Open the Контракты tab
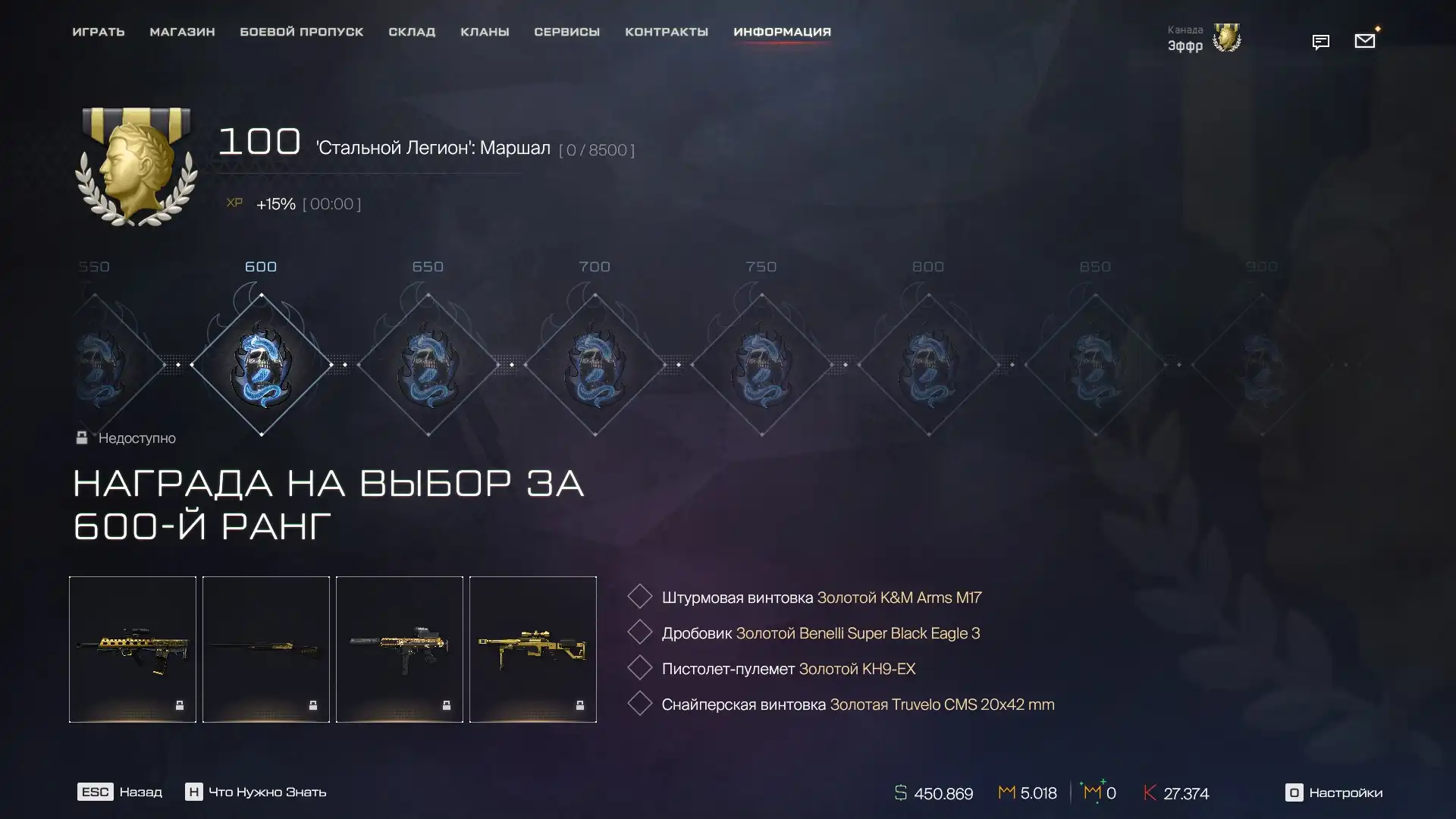The image size is (1456, 819). pos(667,32)
